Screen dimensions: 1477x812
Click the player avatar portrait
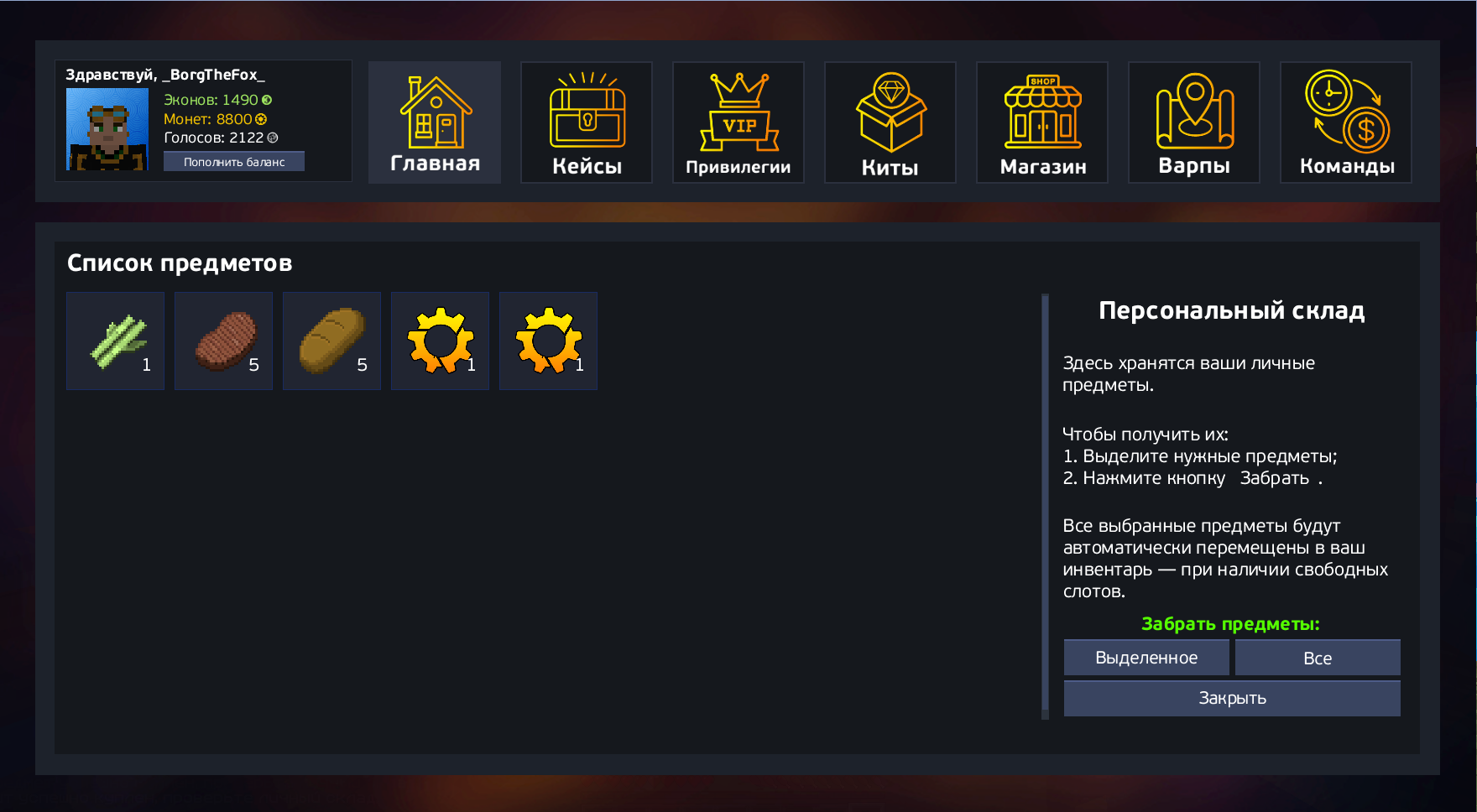(x=107, y=129)
